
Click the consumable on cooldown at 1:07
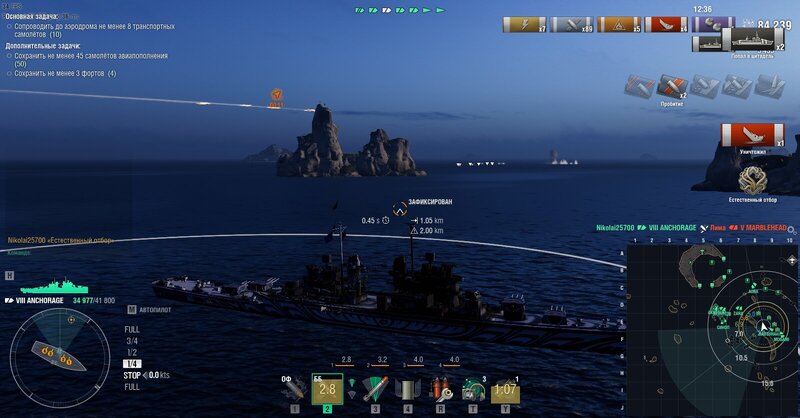(x=507, y=389)
